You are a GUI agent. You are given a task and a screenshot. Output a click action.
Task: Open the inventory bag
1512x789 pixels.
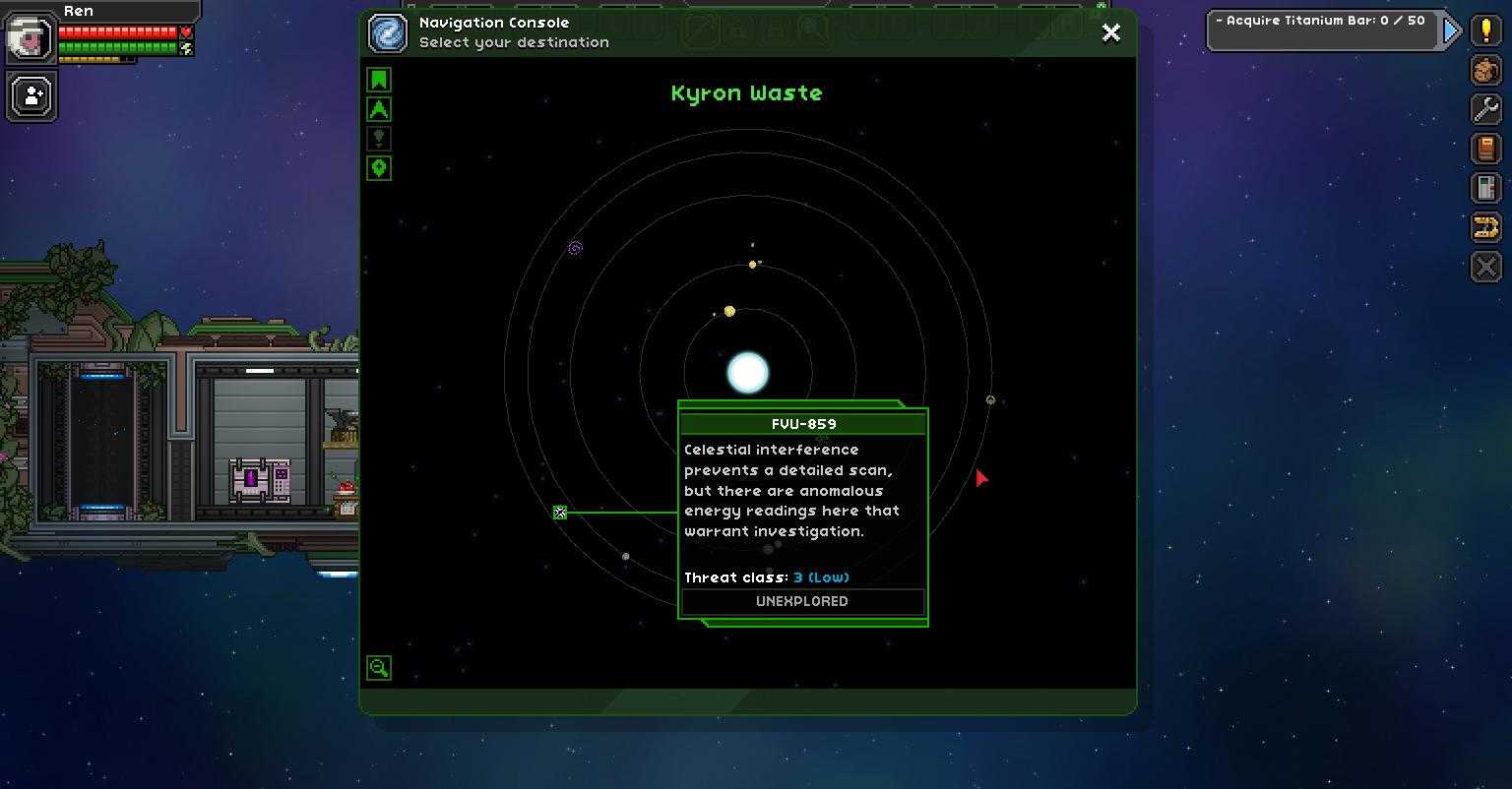tap(1486, 70)
